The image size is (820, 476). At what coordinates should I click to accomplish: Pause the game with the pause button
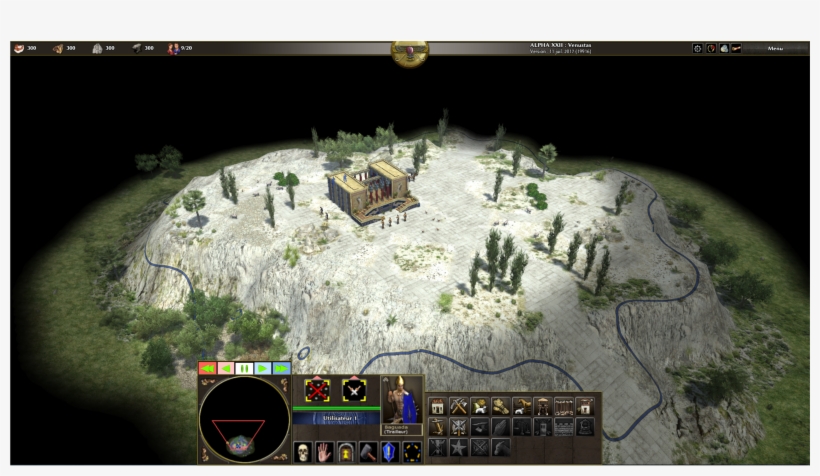(243, 368)
